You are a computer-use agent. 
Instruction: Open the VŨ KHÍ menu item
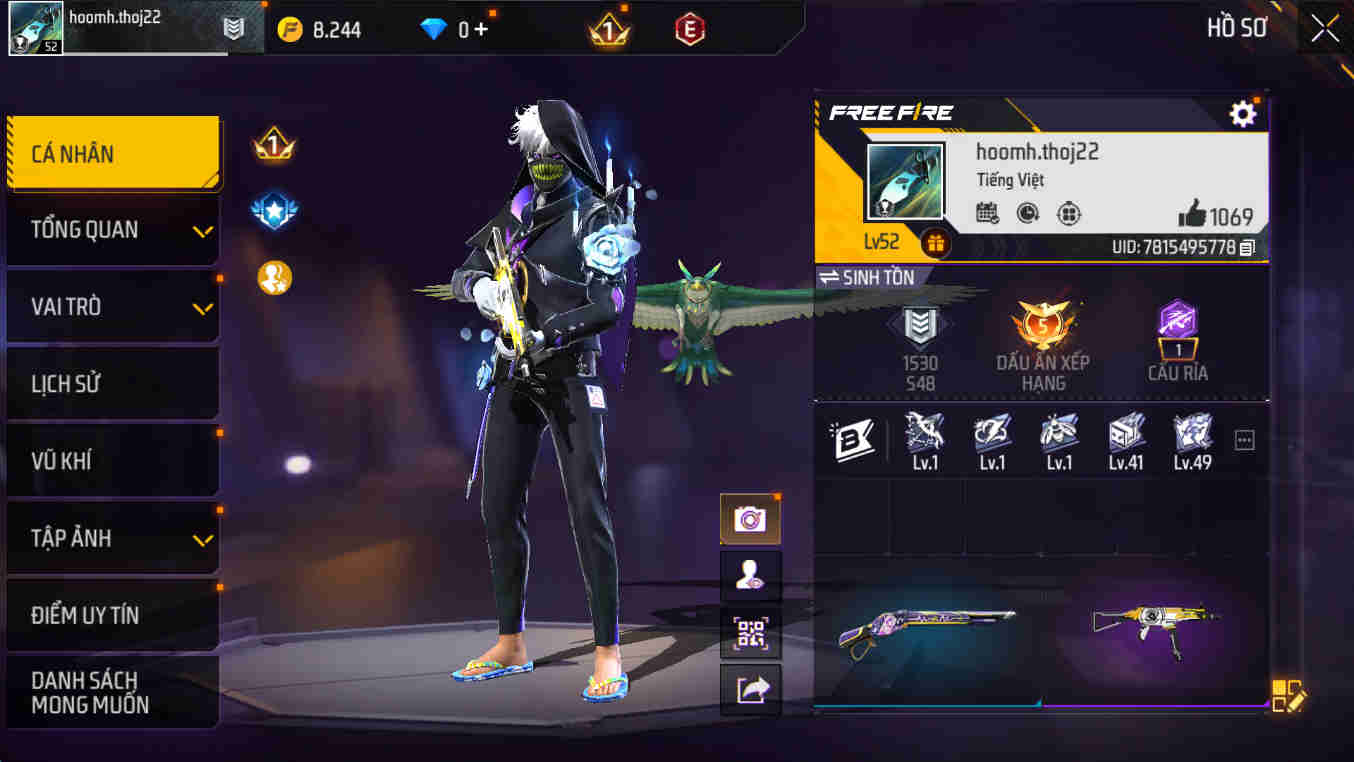(113, 460)
